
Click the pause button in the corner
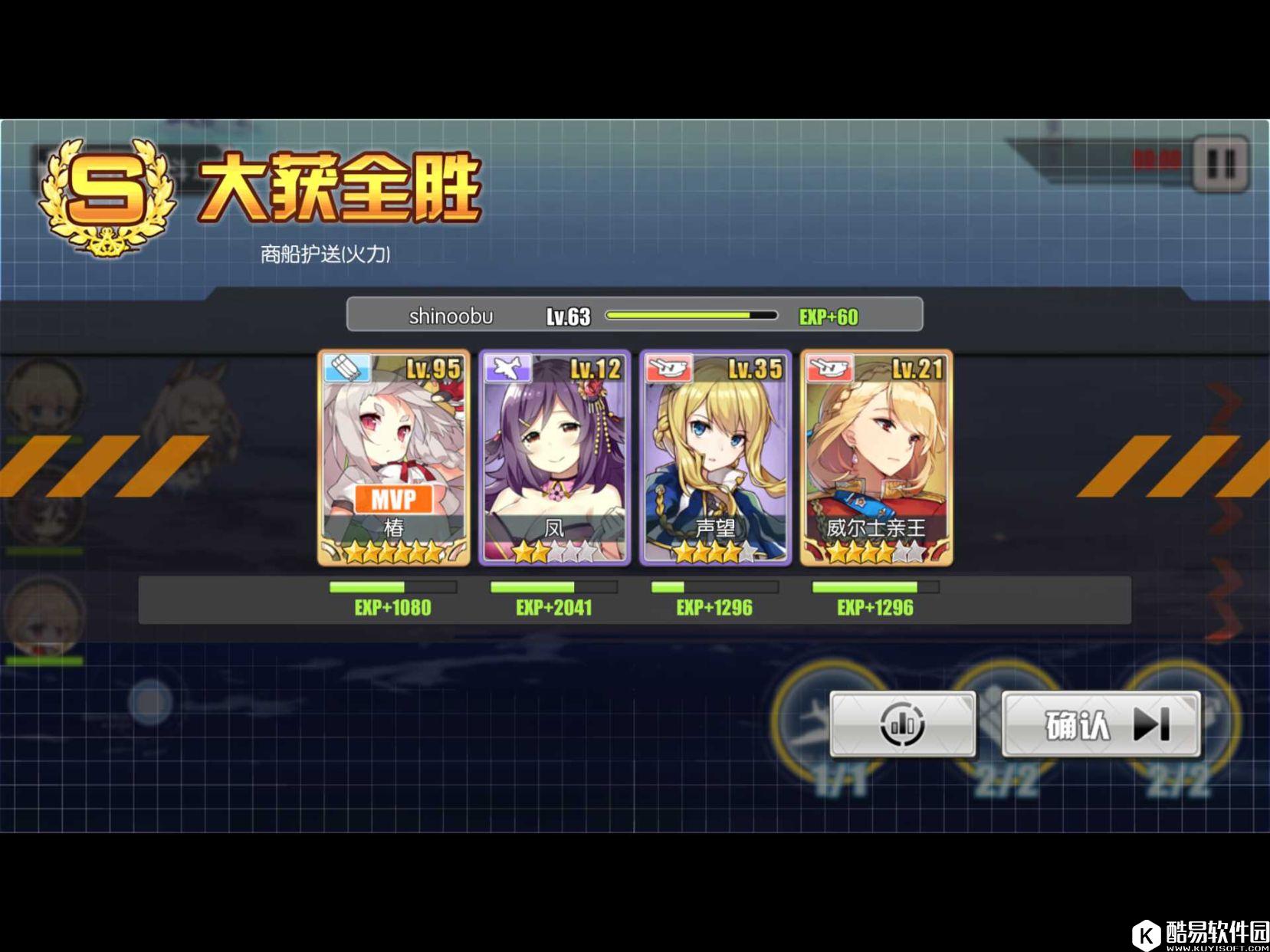point(1220,163)
